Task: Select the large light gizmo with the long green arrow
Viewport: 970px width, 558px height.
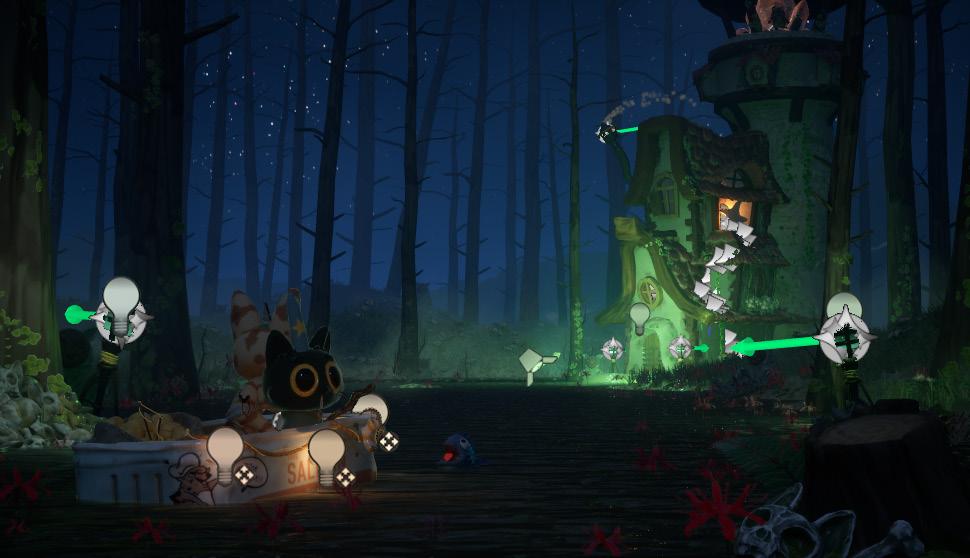Action: pyautogui.click(x=843, y=331)
